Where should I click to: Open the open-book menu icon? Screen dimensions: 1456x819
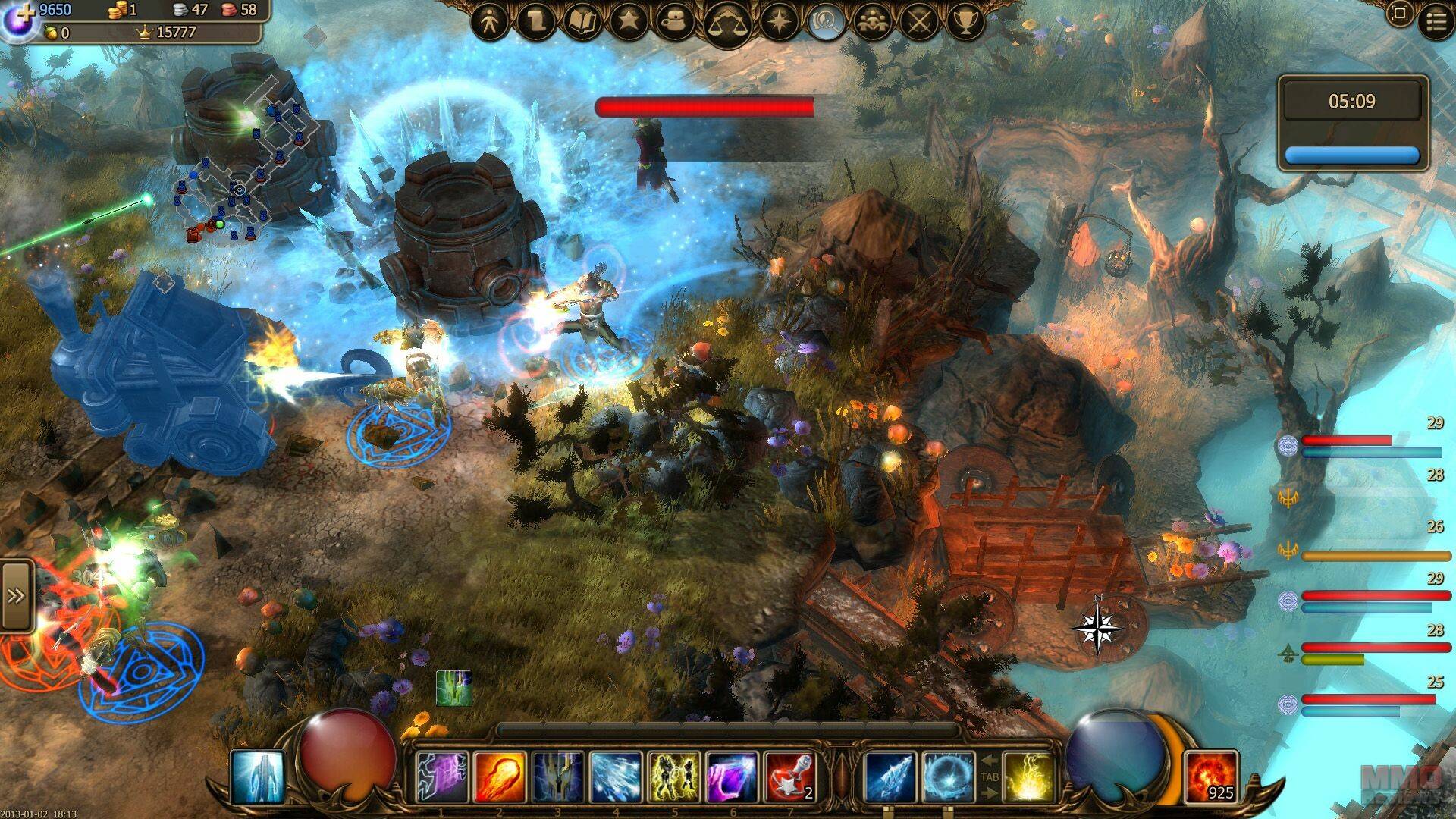pos(582,23)
